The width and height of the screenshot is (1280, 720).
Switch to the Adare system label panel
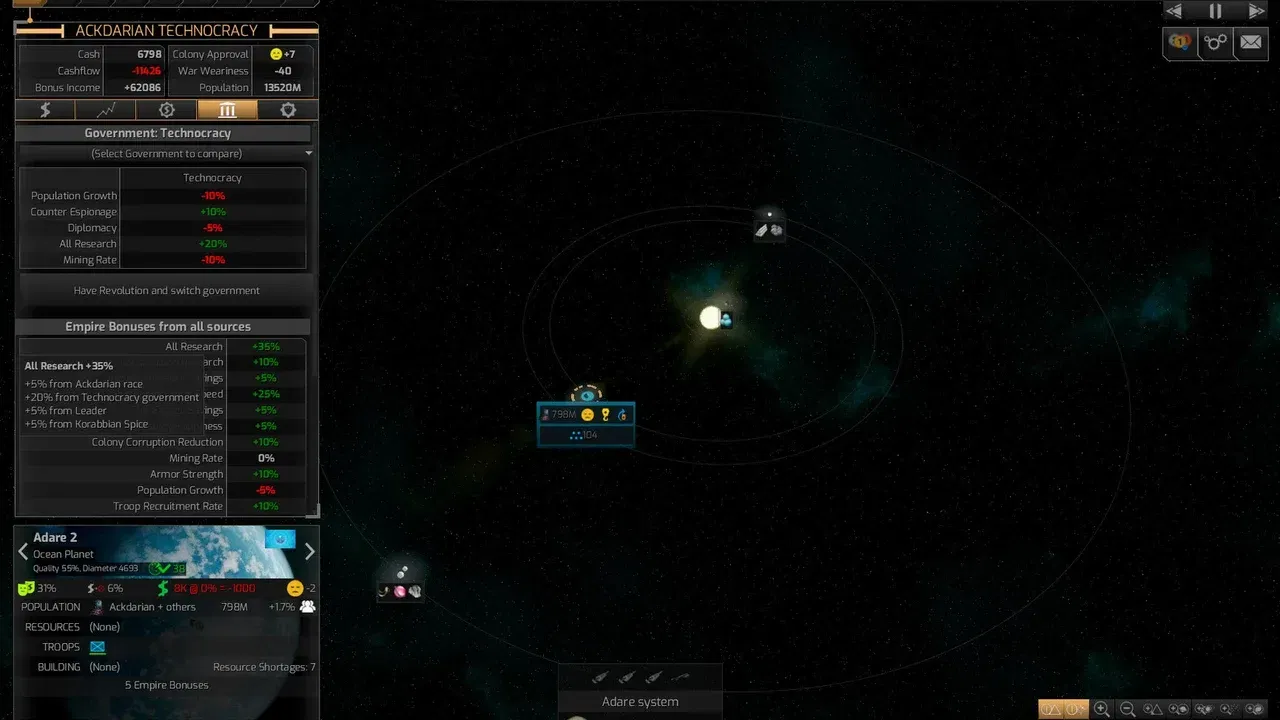(x=640, y=701)
